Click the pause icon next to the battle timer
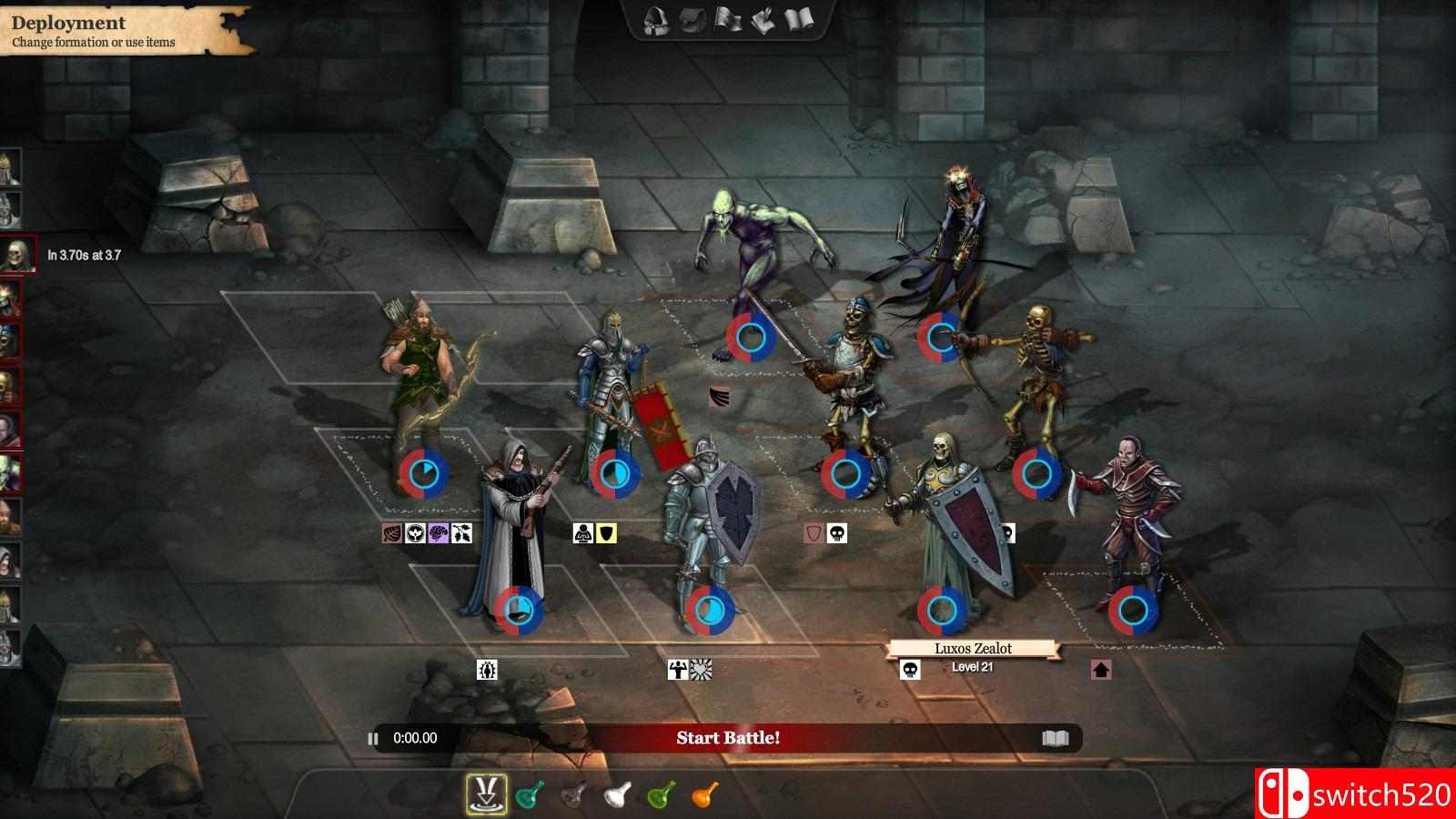1456x819 pixels. coord(373,739)
